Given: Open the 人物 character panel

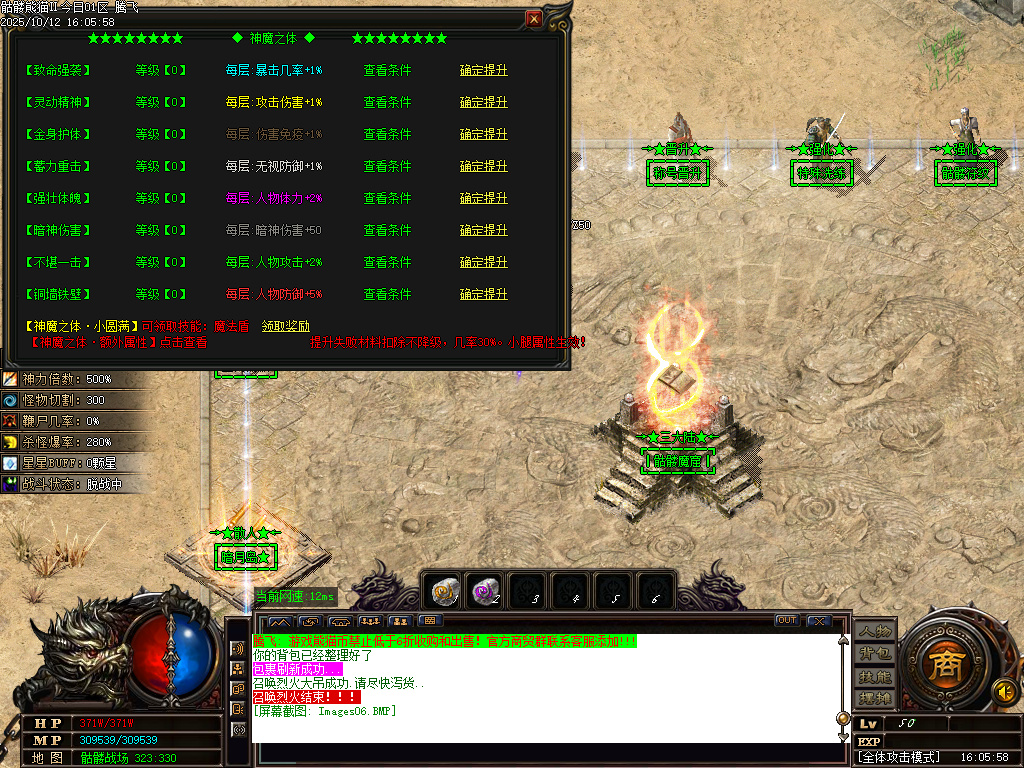Looking at the screenshot, I should 875,632.
